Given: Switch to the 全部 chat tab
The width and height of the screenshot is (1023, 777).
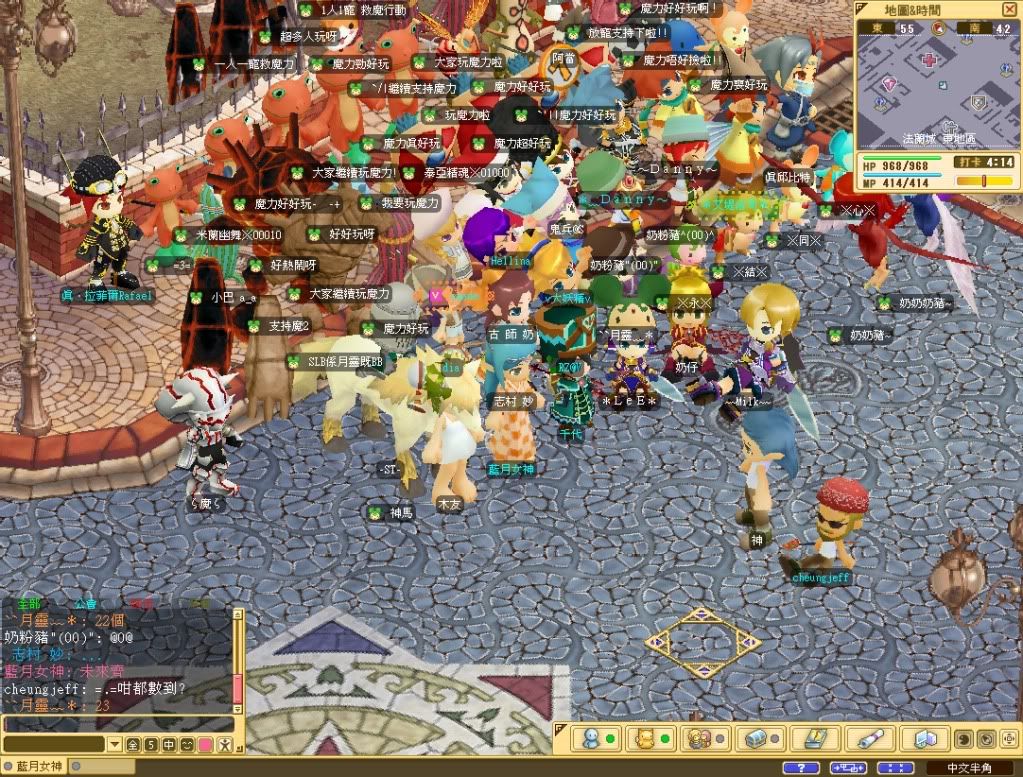Looking at the screenshot, I should point(27,604).
